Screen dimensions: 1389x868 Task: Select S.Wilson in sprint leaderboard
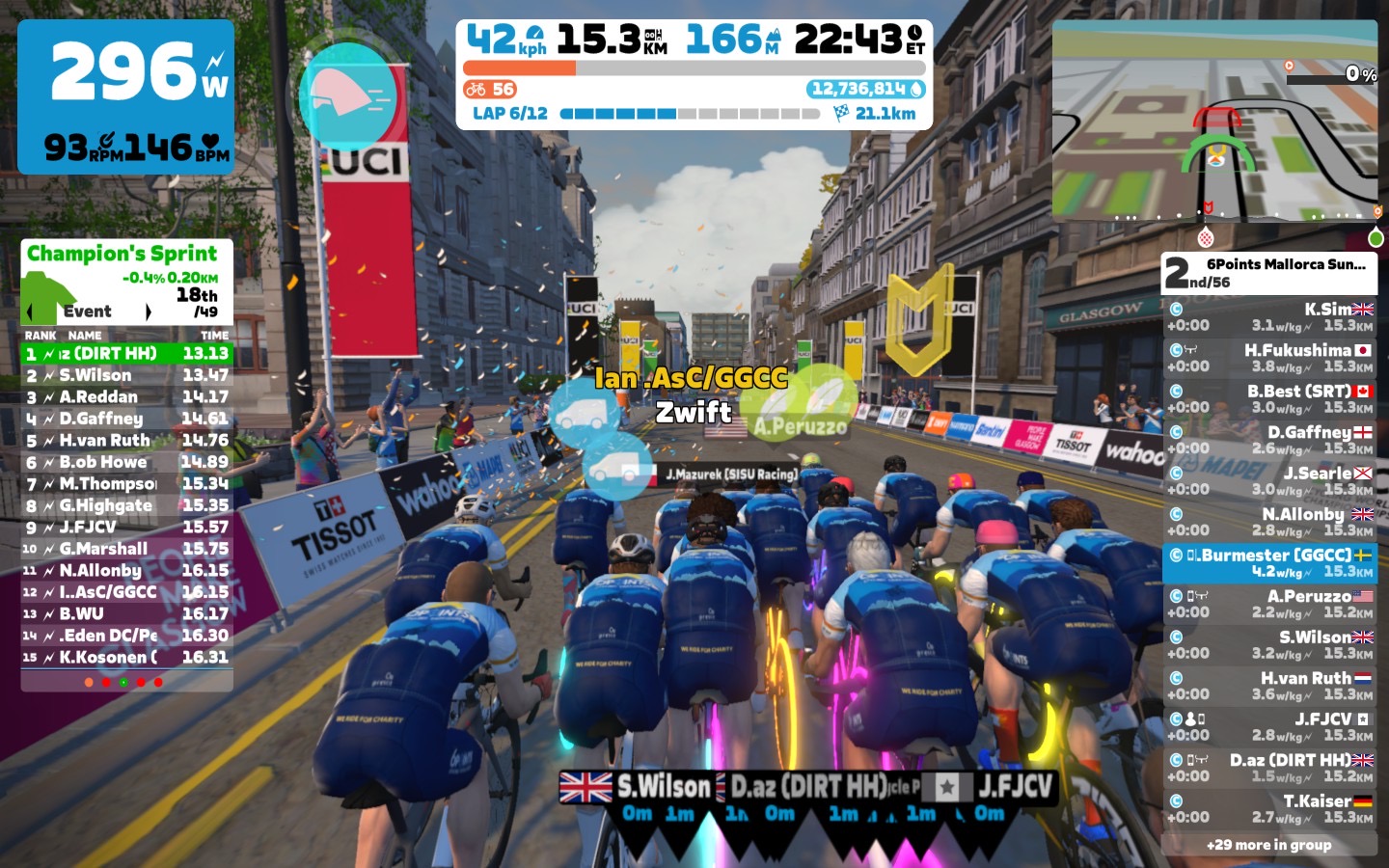(x=126, y=375)
